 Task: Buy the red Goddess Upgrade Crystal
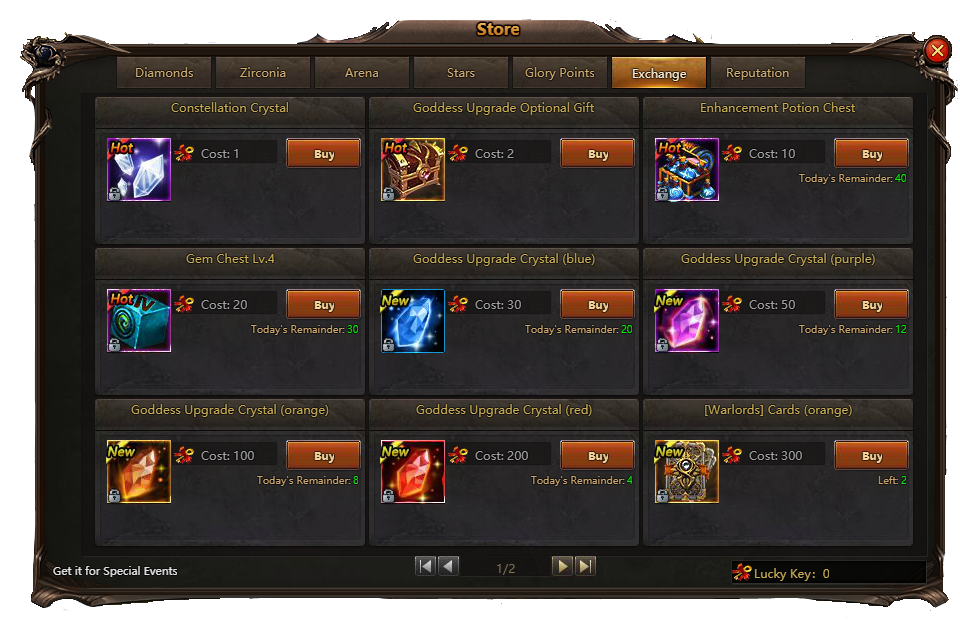(x=598, y=456)
